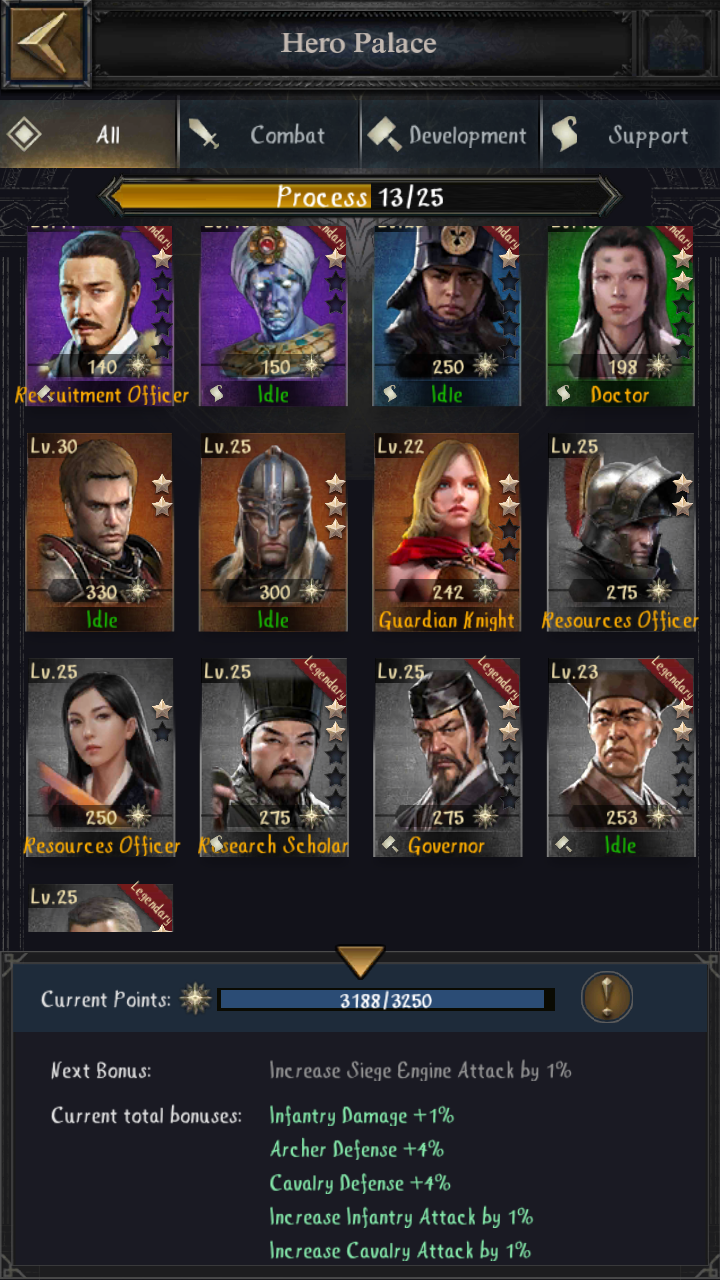The width and height of the screenshot is (720, 1280).
Task: Select the Governor hero card
Action: point(447,757)
